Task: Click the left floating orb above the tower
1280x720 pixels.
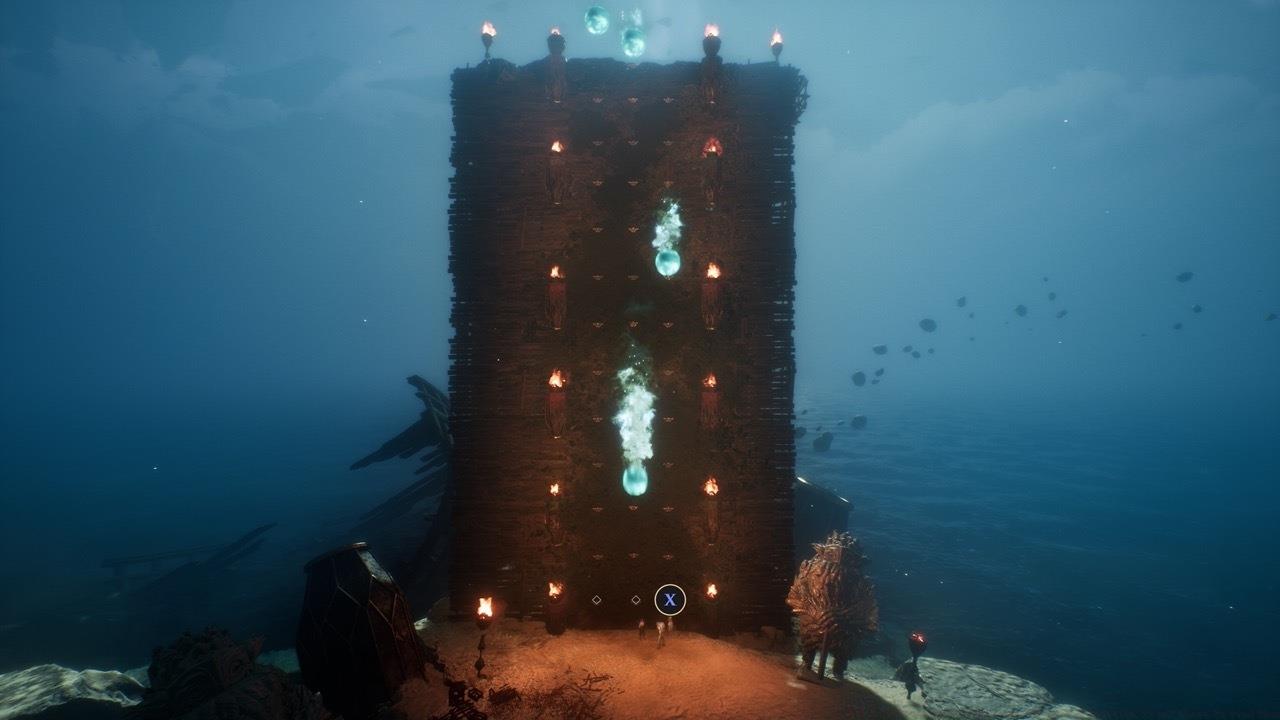Action: pos(596,20)
